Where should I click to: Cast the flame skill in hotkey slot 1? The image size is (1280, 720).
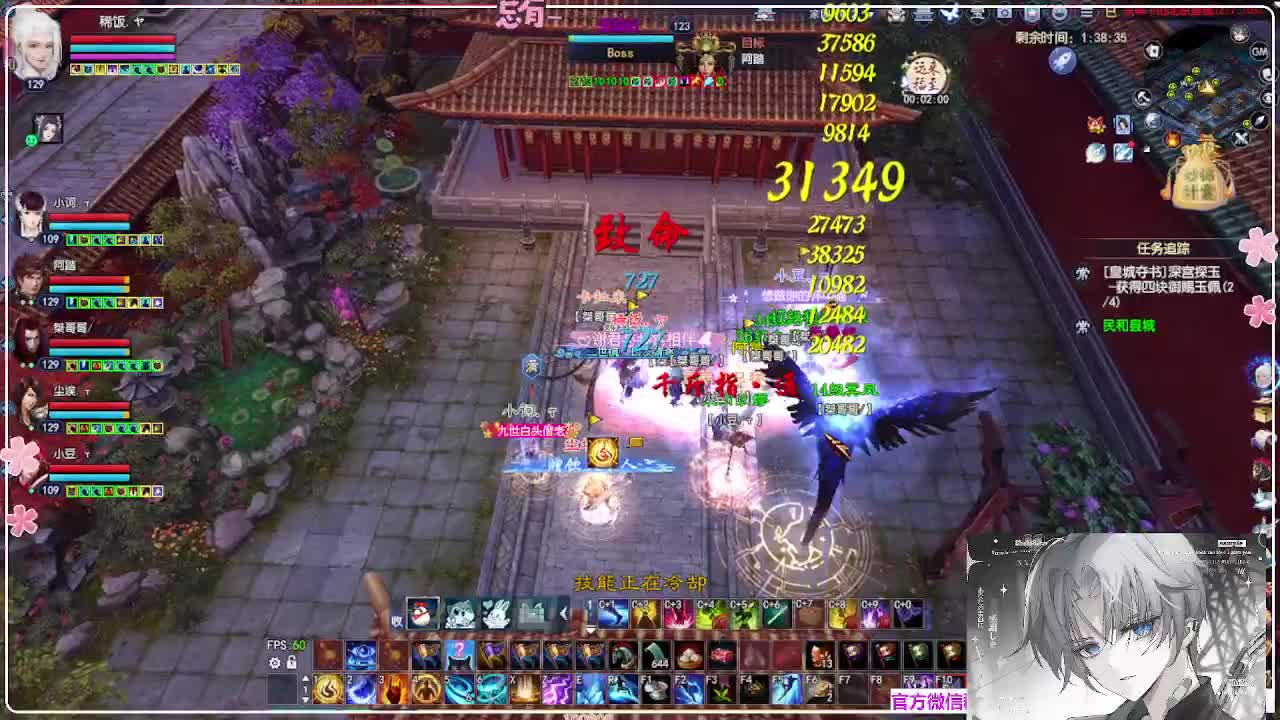coord(330,690)
